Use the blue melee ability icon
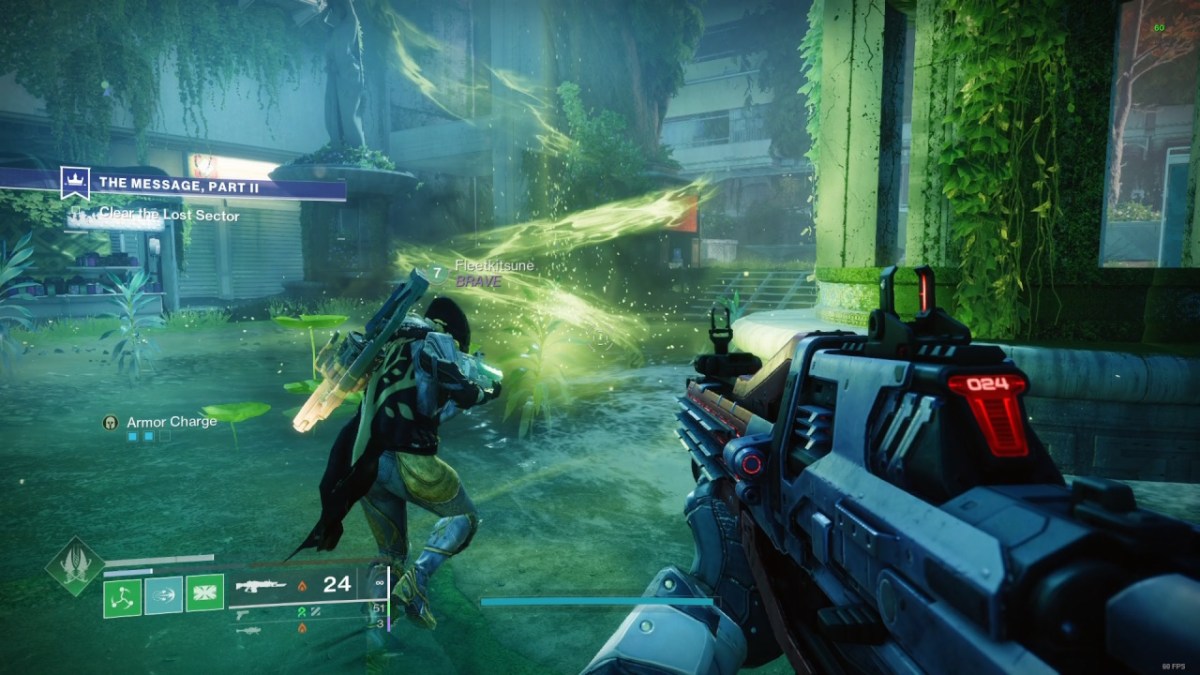This screenshot has height=675, width=1200. pyautogui.click(x=163, y=597)
